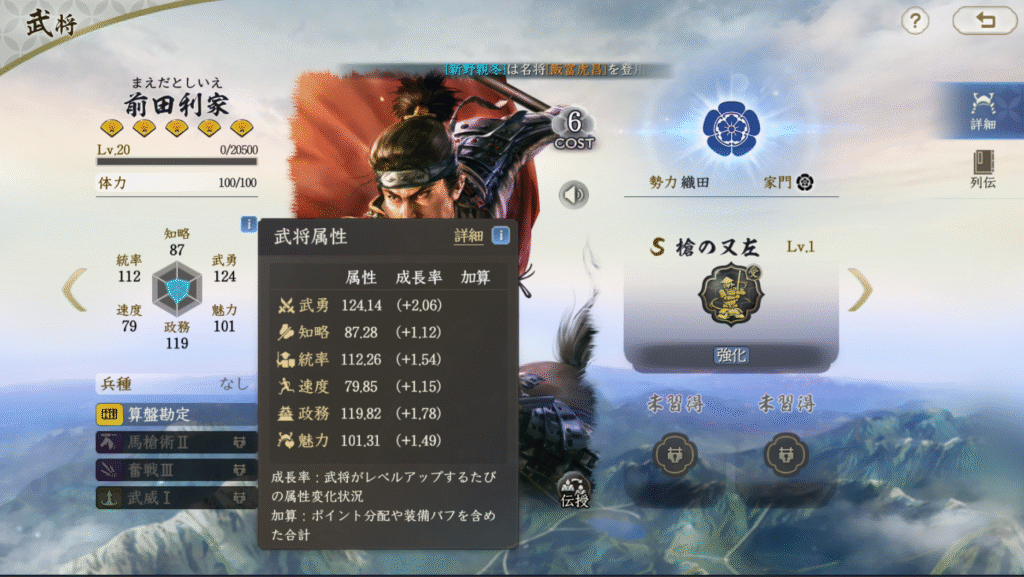Switch to the 詳細 details tab

pyautogui.click(x=982, y=110)
